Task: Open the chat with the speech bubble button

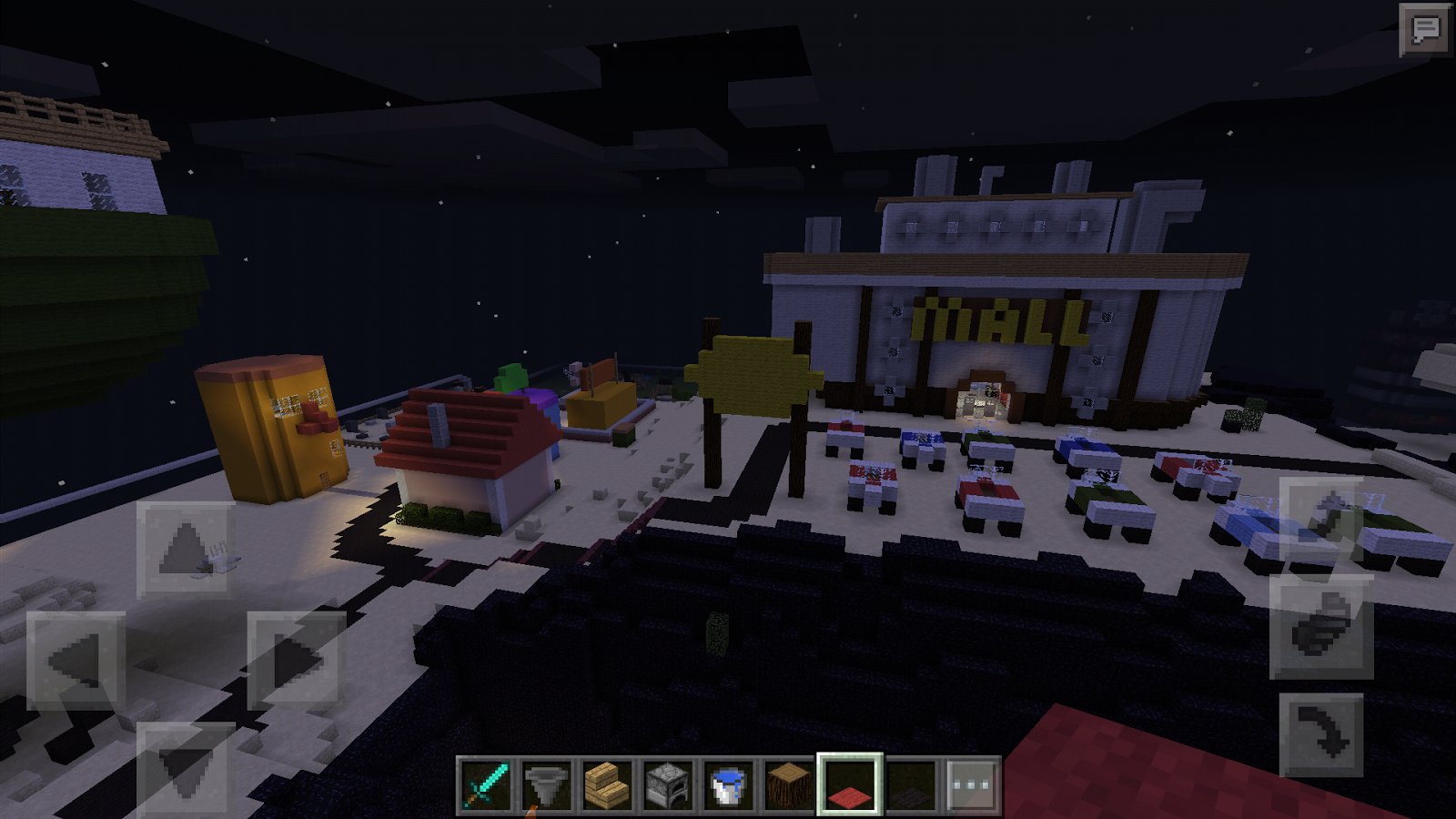Action: pyautogui.click(x=1424, y=29)
